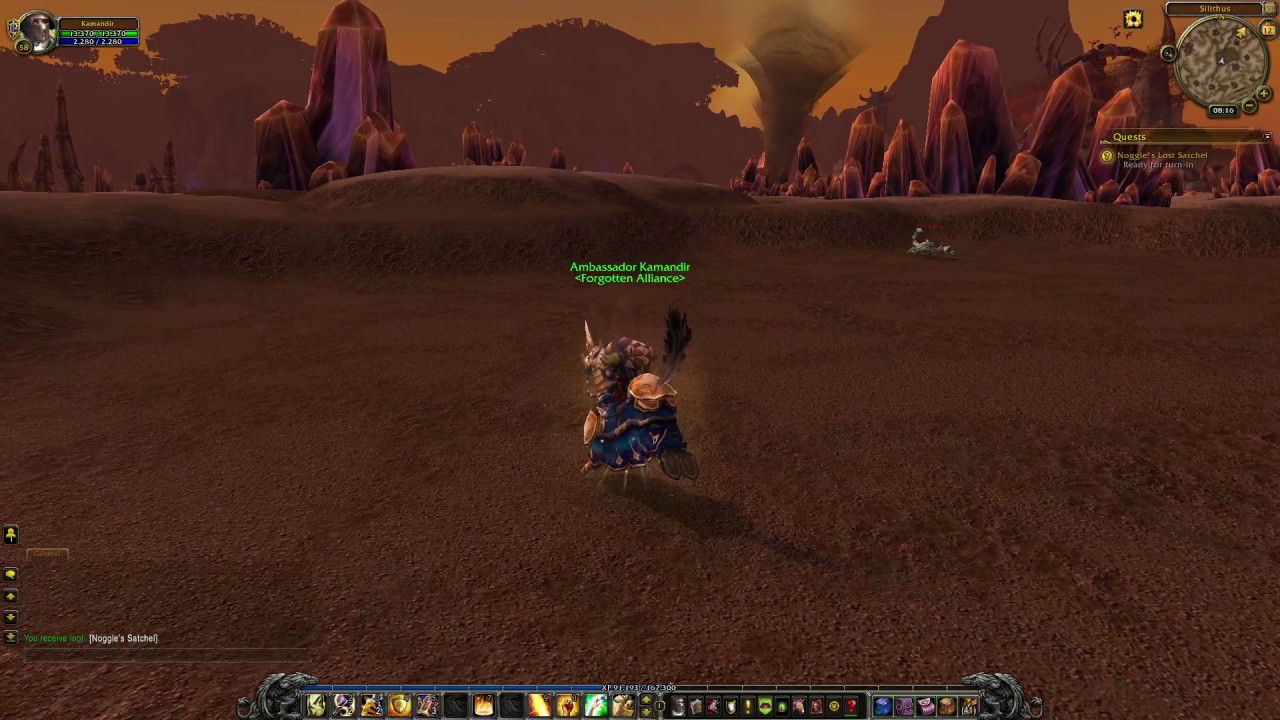Click Kamandir's player portrait
This screenshot has width=1280, height=720.
37,30
